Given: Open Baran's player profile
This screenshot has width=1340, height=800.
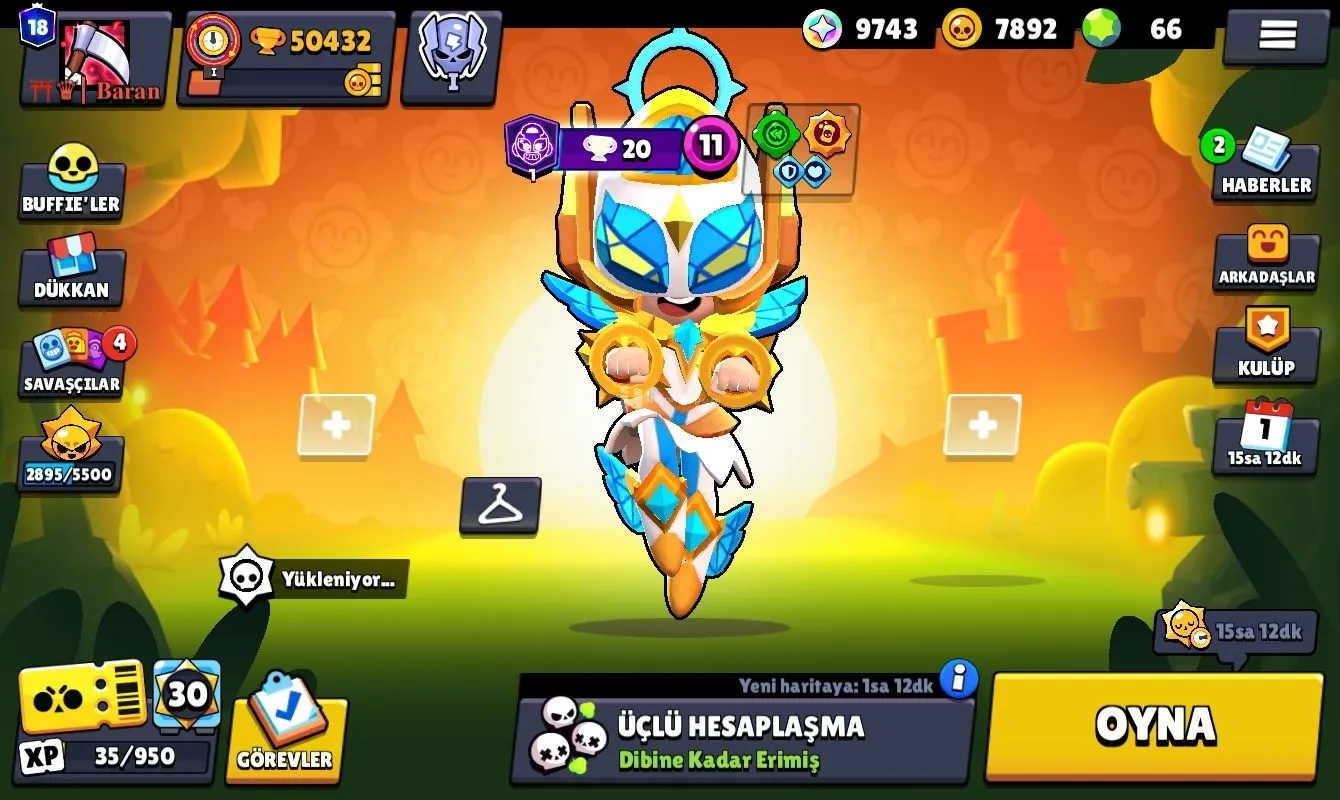Looking at the screenshot, I should point(96,57).
